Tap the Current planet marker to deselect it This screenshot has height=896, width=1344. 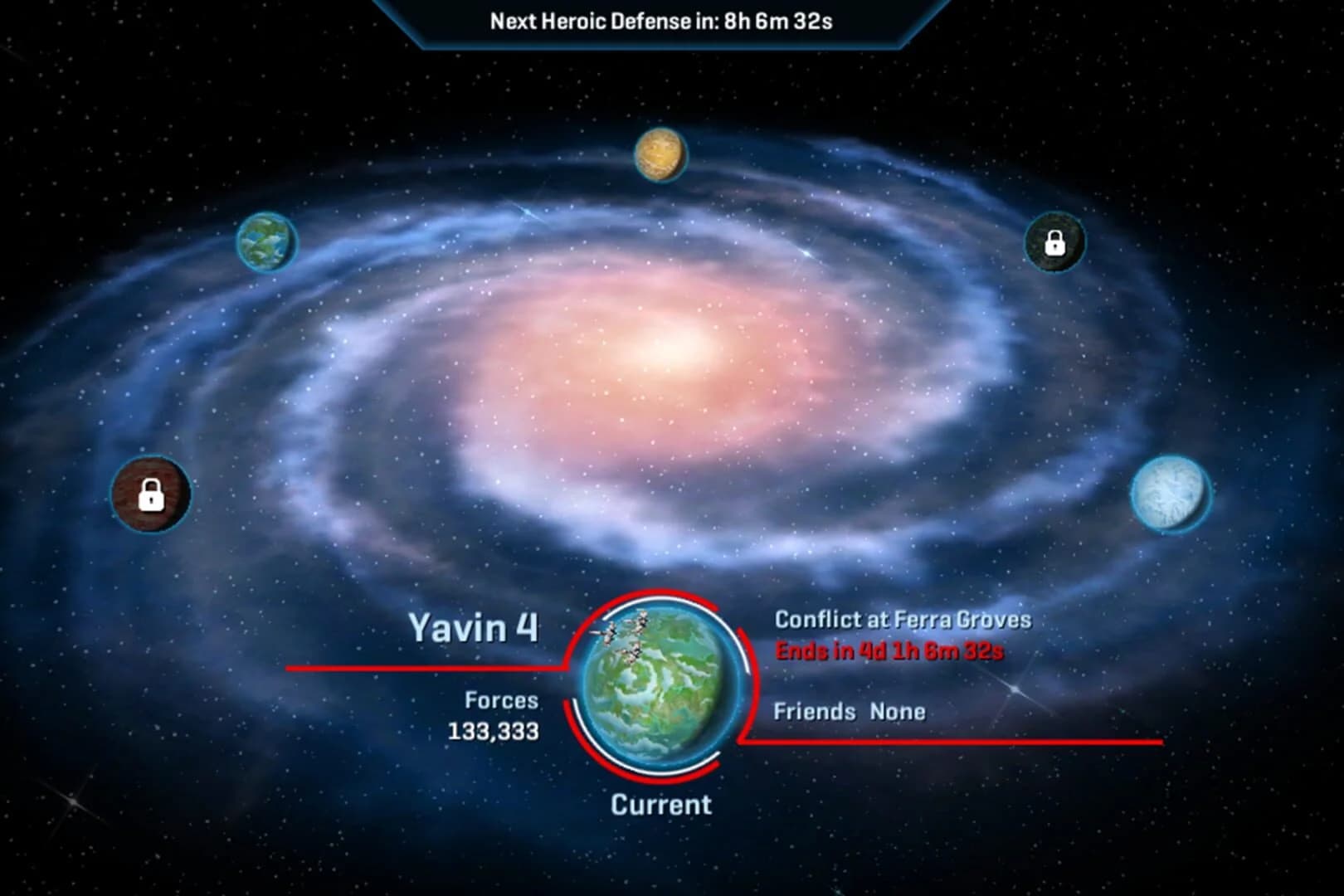pos(661,803)
